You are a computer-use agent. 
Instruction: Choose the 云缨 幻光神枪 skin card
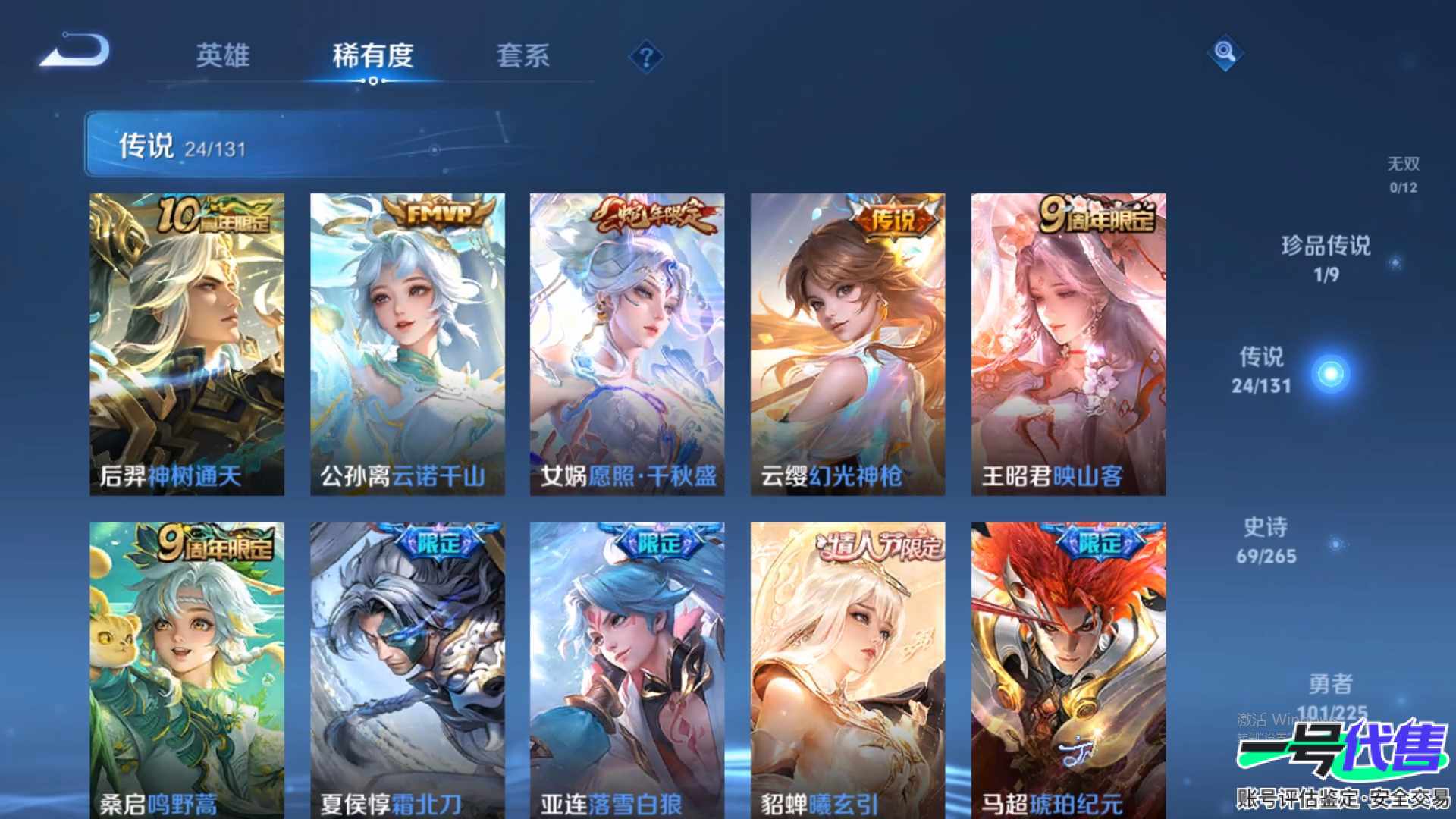point(848,344)
